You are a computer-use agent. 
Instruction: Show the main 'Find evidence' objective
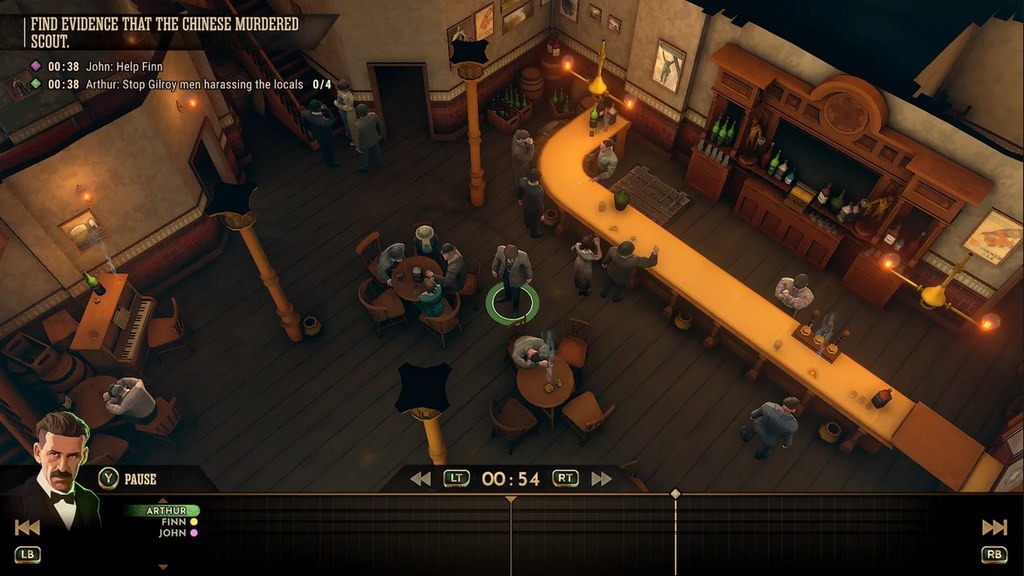[161, 30]
